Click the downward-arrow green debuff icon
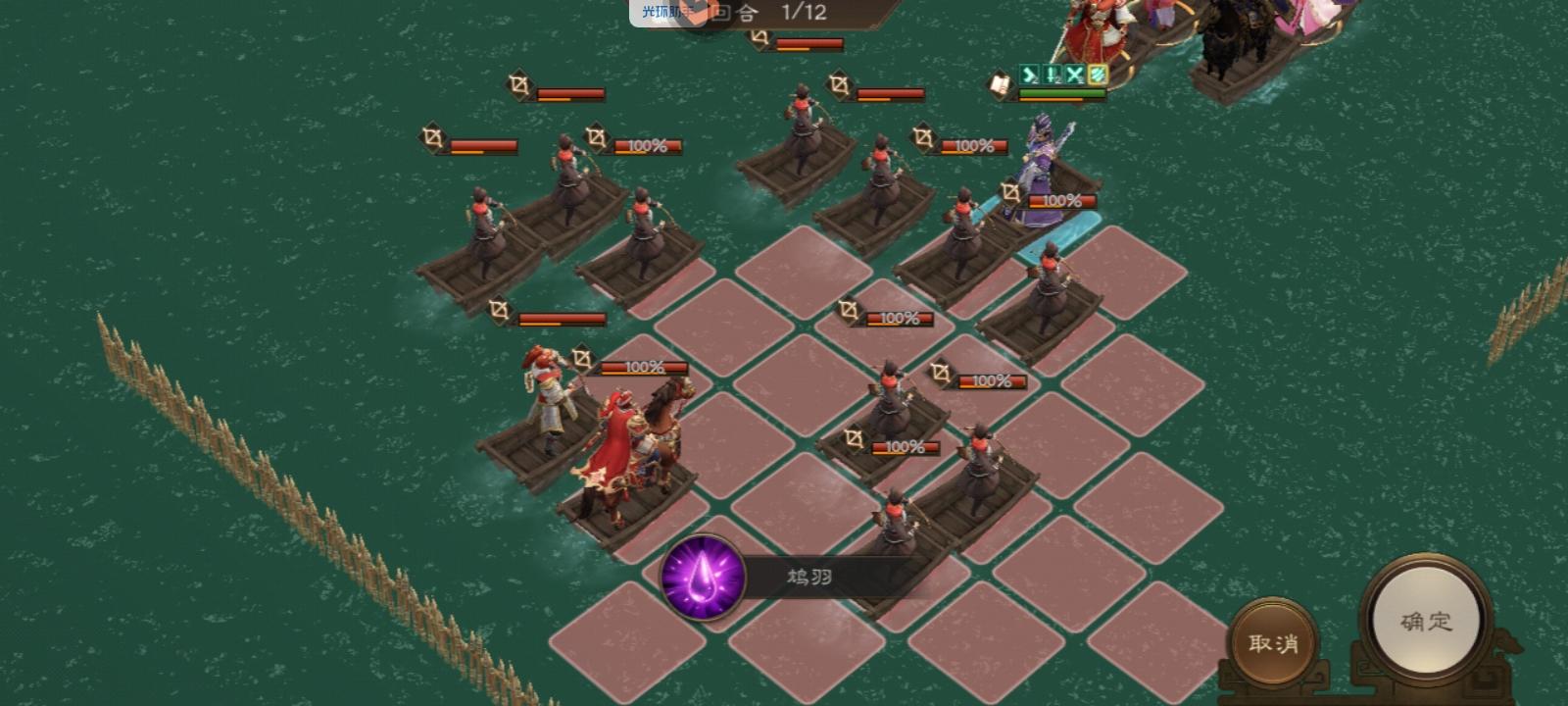The image size is (1568, 706). (x=1052, y=75)
